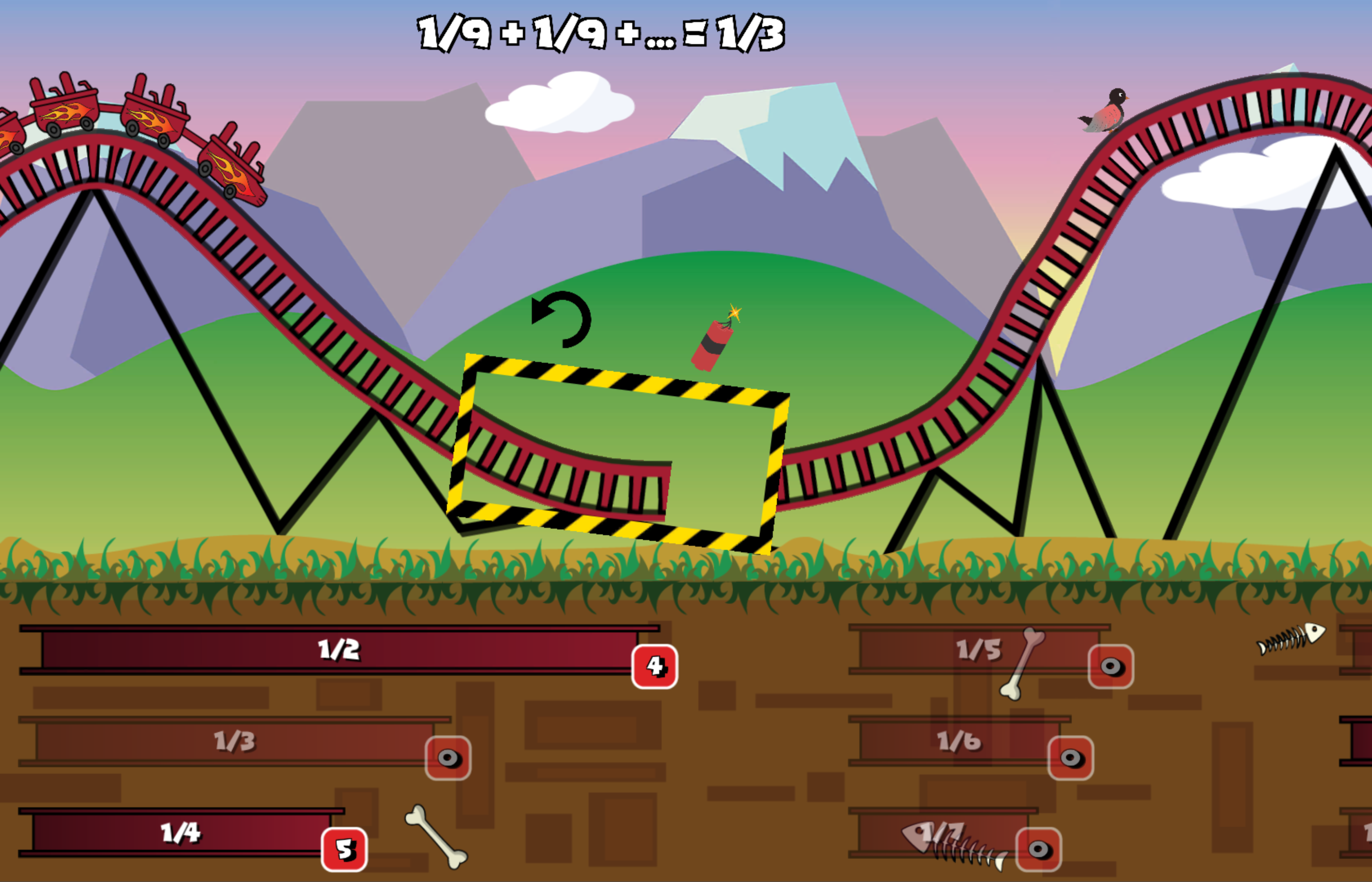Image resolution: width=1372 pixels, height=882 pixels.
Task: Choose the faded 1/3 track piece
Action: 235,741
